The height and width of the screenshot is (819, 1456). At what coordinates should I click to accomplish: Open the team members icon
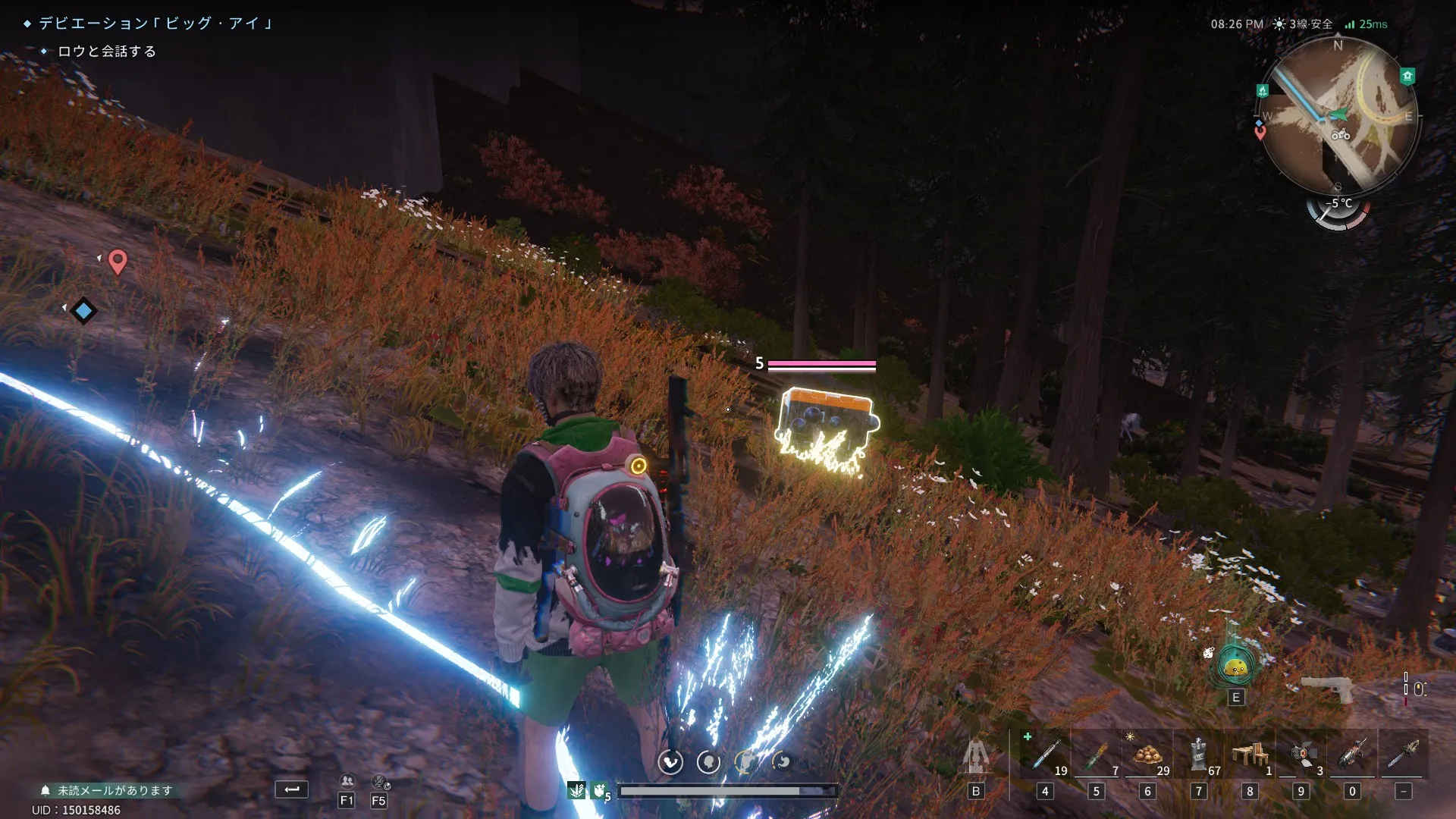pyautogui.click(x=347, y=781)
